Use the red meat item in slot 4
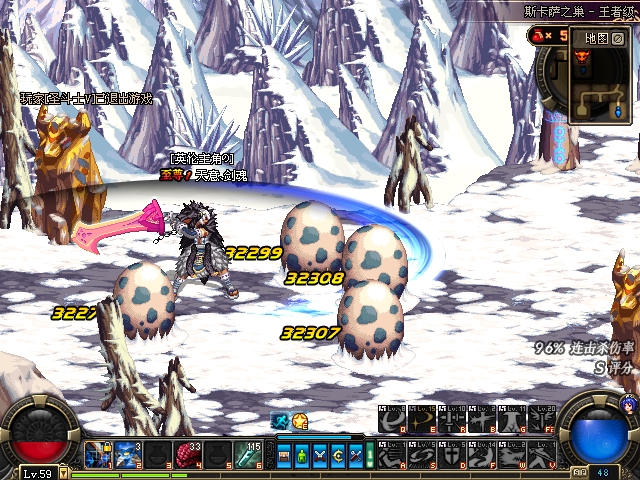Viewport: 640px width, 480px height. pyautogui.click(x=188, y=456)
